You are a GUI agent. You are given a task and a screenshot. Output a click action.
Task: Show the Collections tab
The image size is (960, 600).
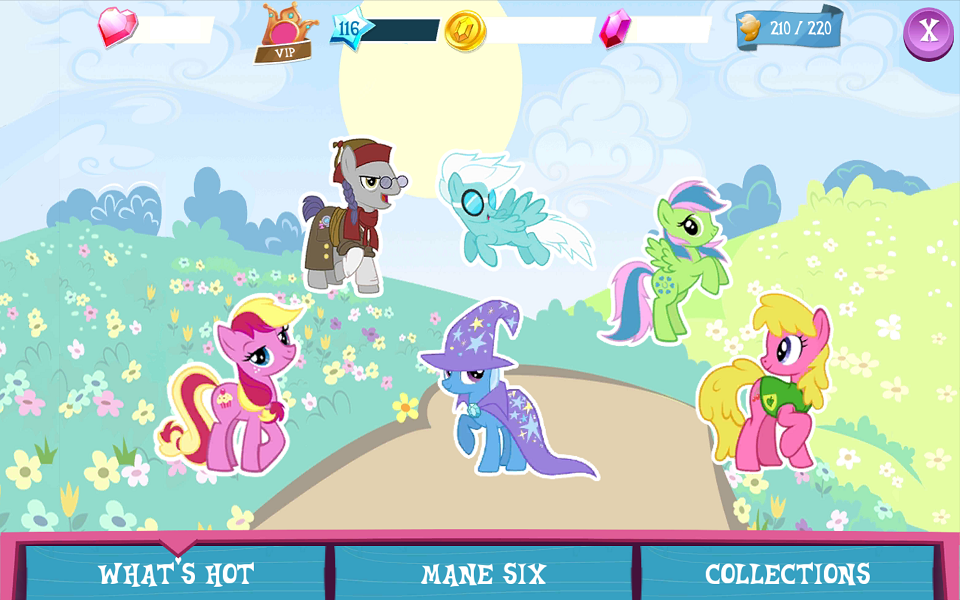(x=787, y=574)
